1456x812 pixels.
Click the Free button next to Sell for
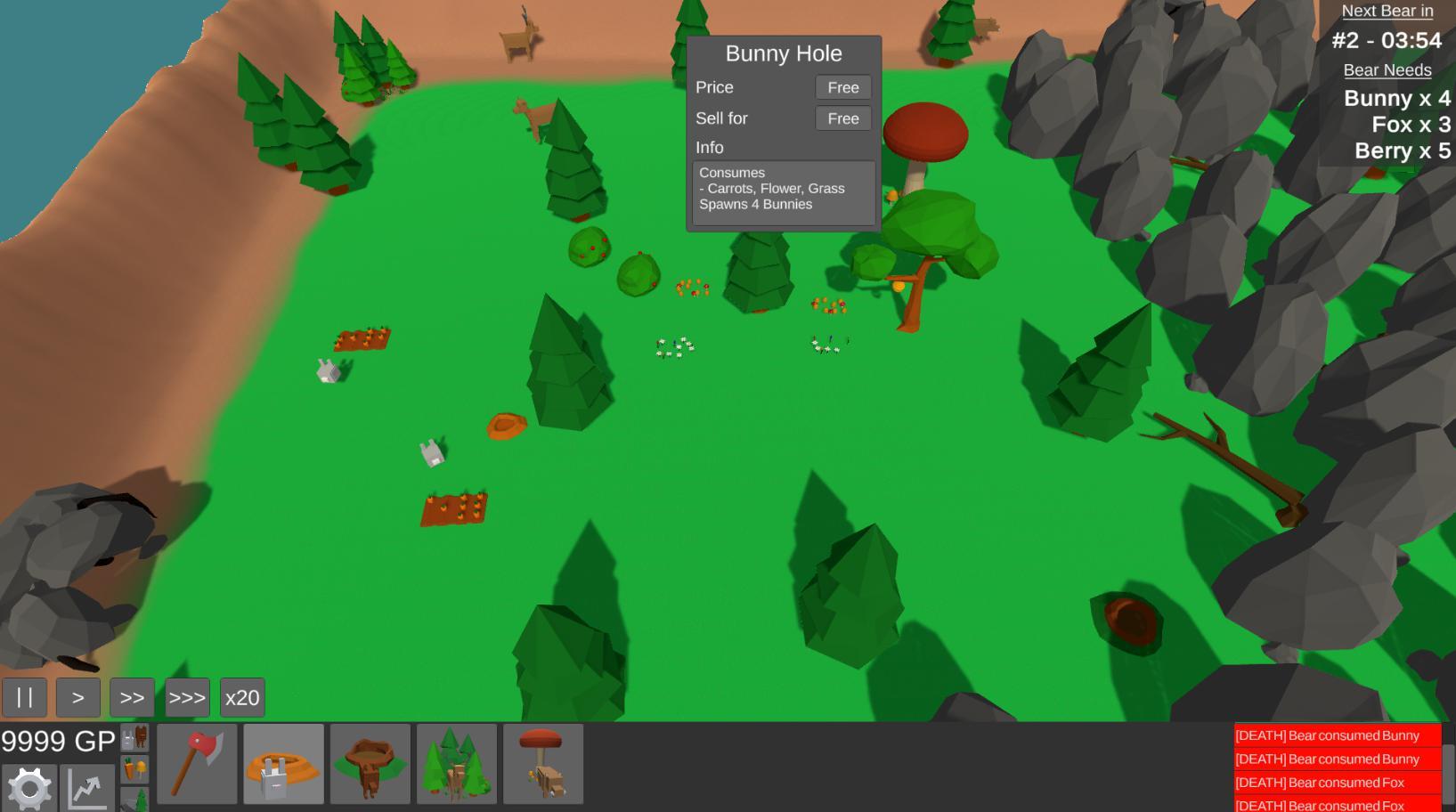pyautogui.click(x=841, y=118)
